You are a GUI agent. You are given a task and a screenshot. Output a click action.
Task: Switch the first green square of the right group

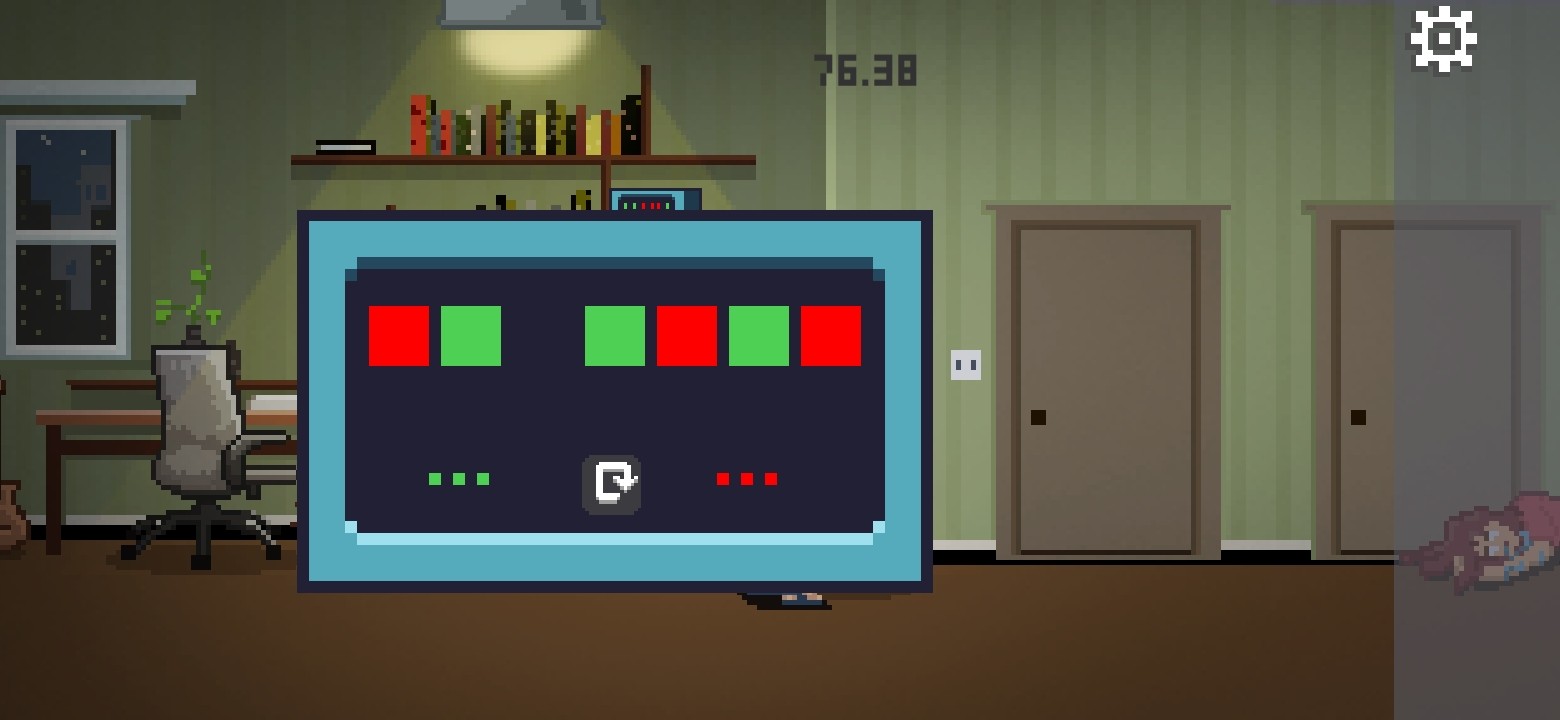click(x=614, y=335)
